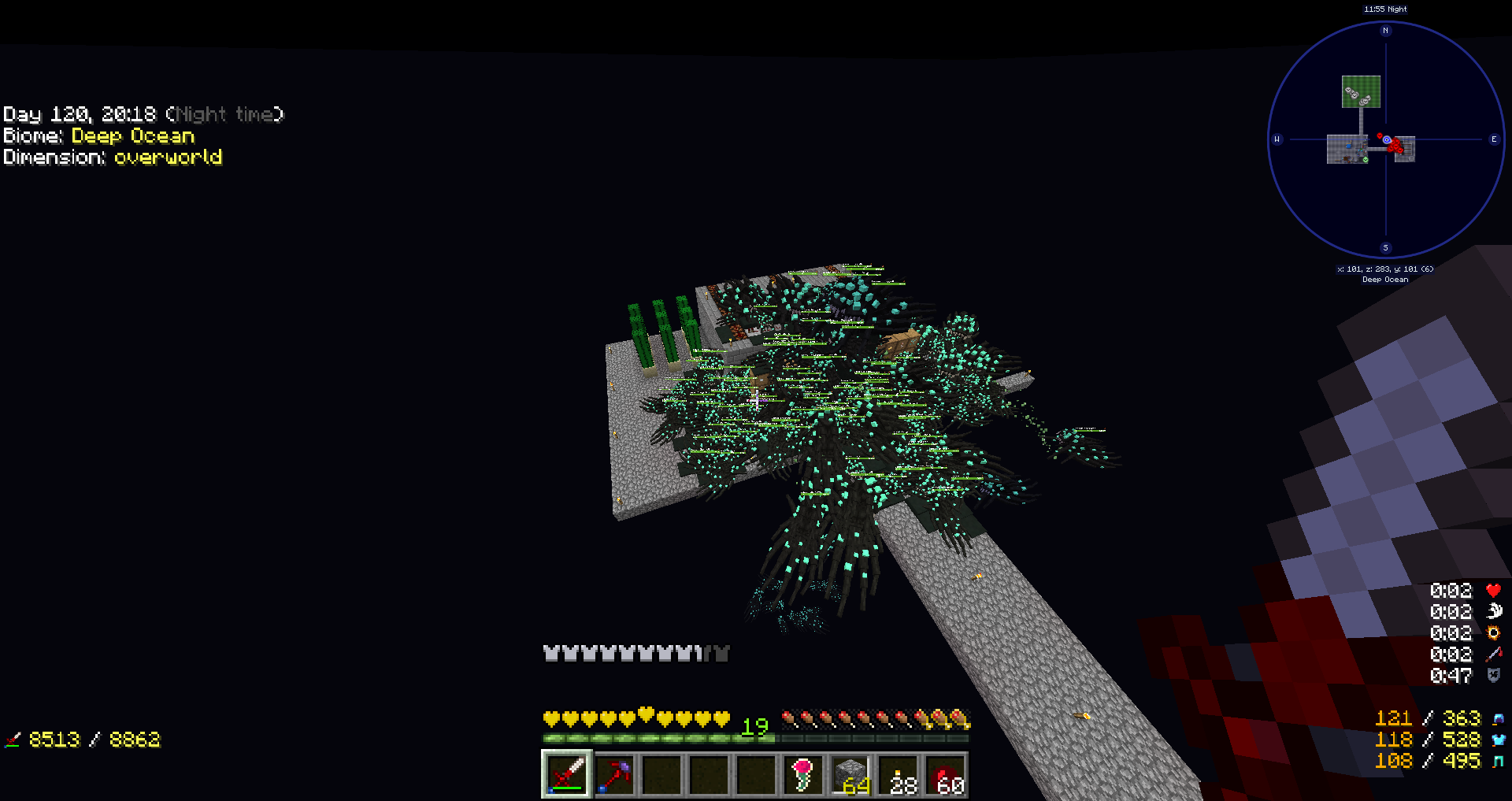
Task: Expand the red mob markers on the minimap
Action: (x=1394, y=146)
